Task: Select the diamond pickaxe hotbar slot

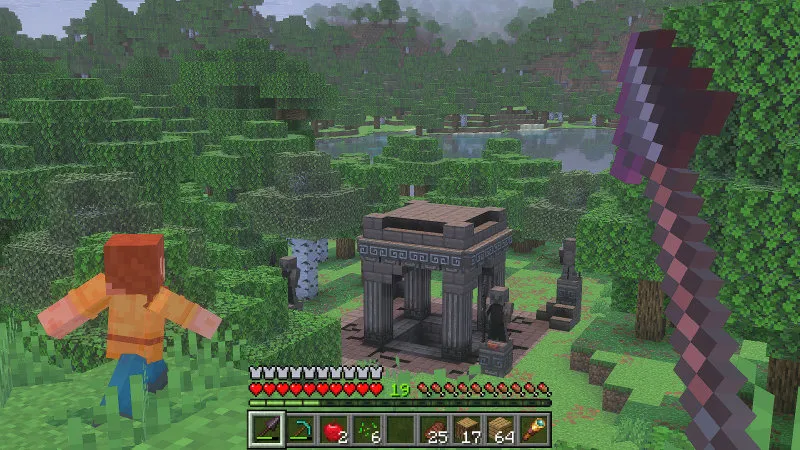Action: click(300, 430)
